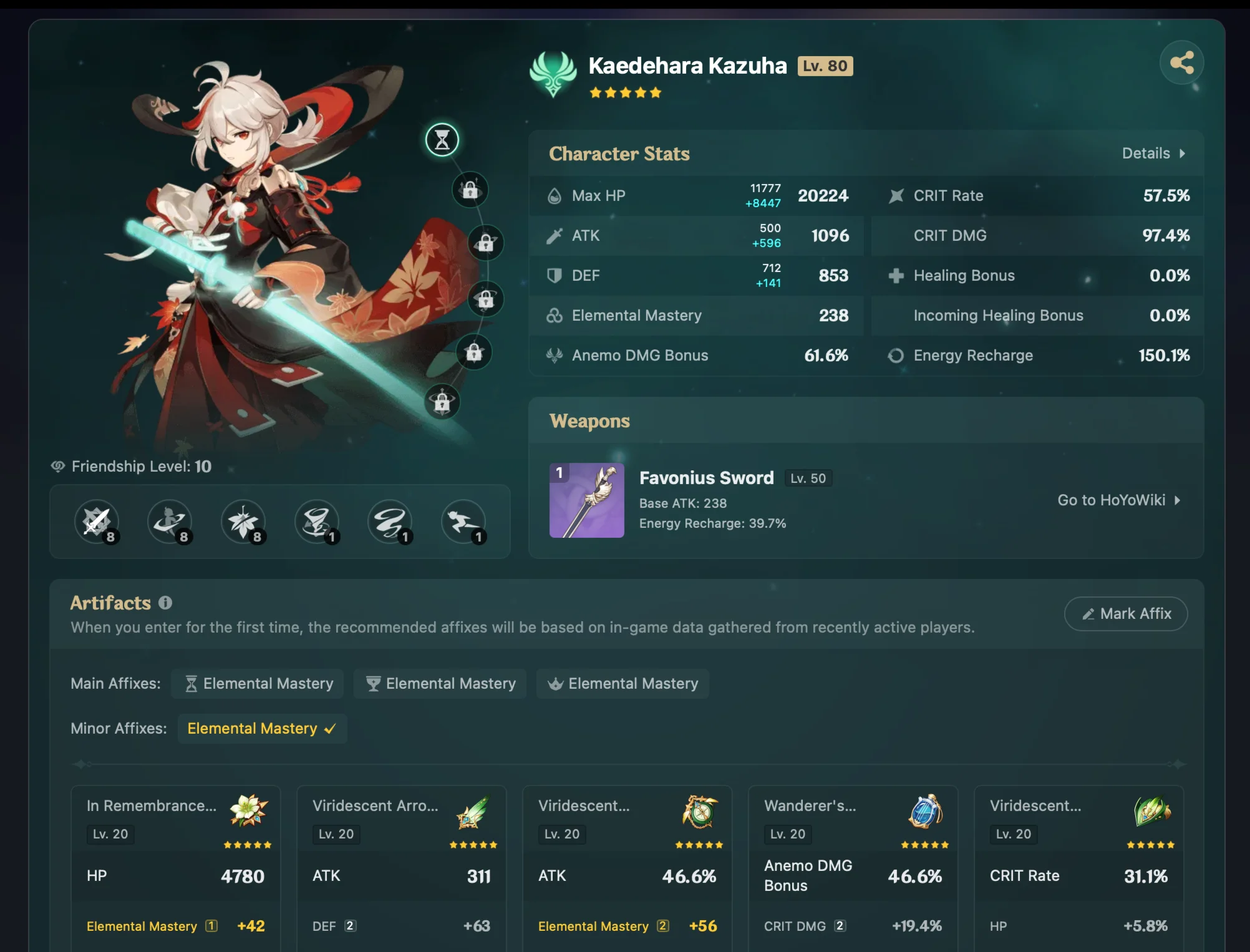Open the Favonius Sword weapon thumbnail
Viewport: 1250px width, 952px height.
pos(587,501)
